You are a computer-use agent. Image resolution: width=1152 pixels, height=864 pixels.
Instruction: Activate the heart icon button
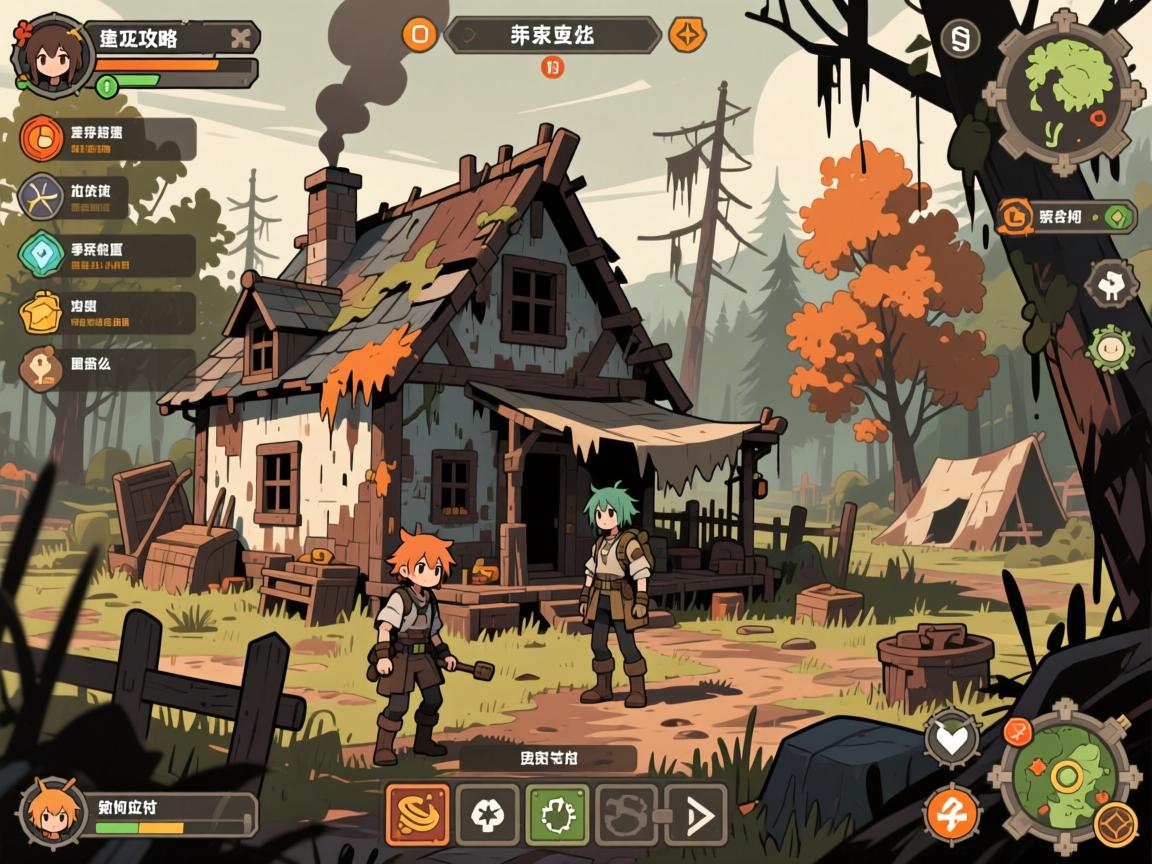(951, 738)
